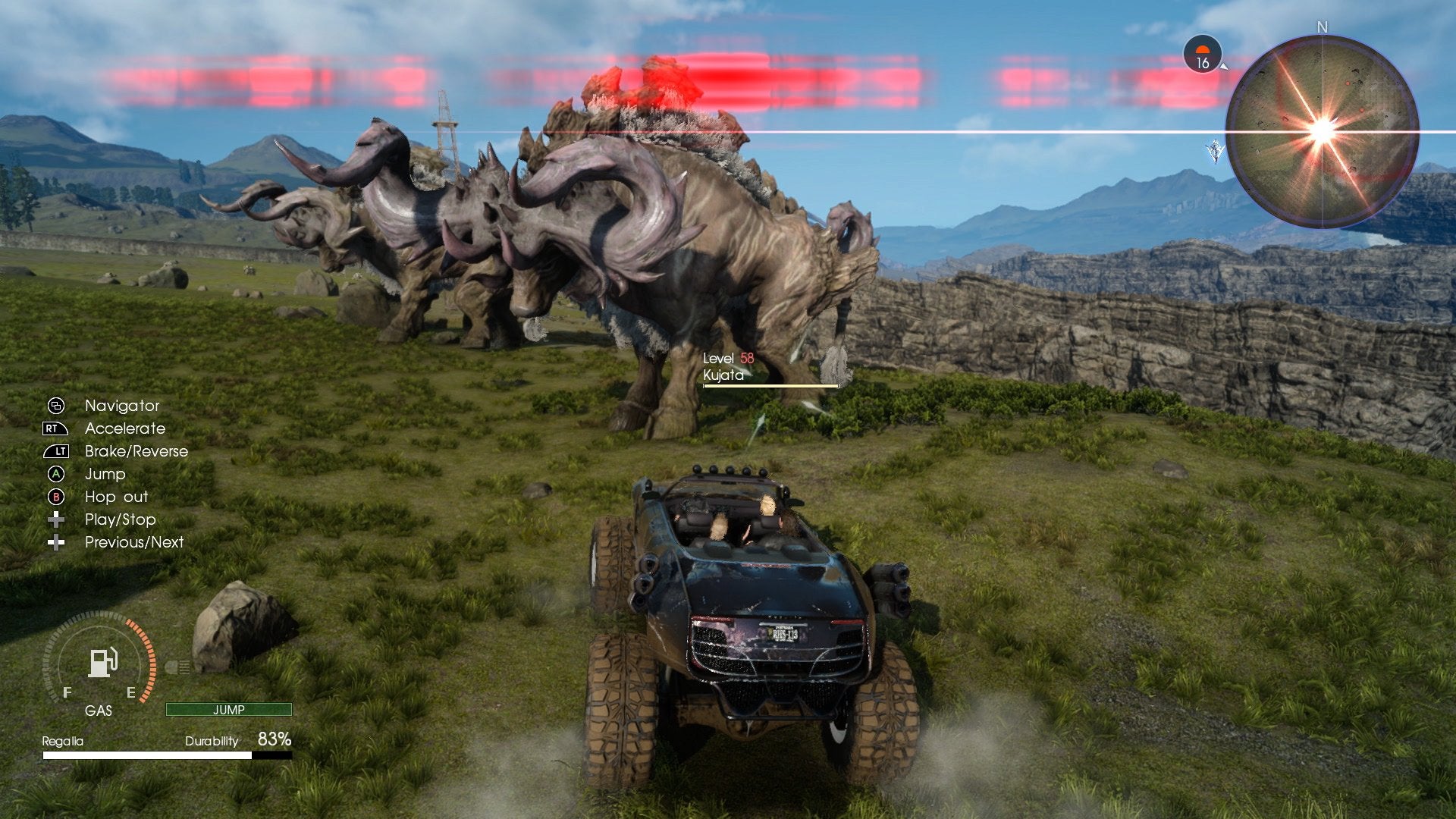This screenshot has width=1456, height=819.
Task: Select the fuel pump icon in the gas gauge
Action: point(102,663)
